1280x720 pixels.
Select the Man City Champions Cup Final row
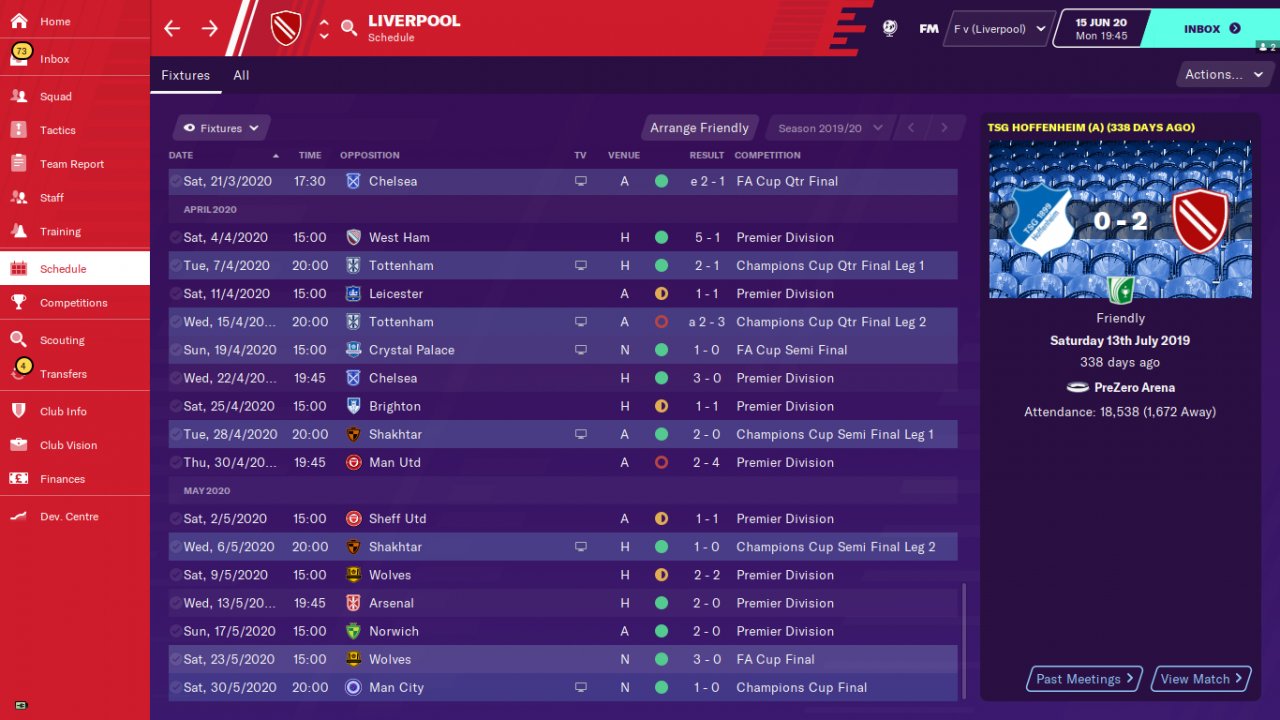point(560,687)
